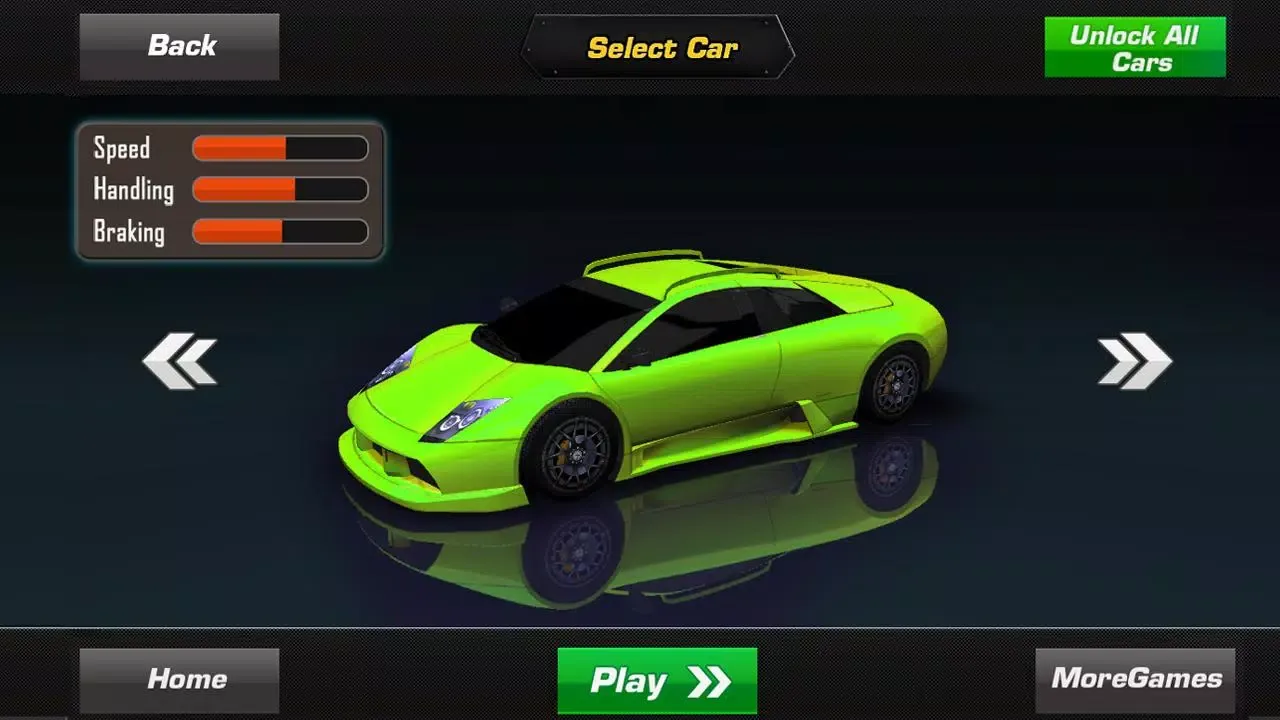Click the green Unlock All Cars button
Image resolution: width=1280 pixels, height=720 pixels.
click(x=1134, y=48)
